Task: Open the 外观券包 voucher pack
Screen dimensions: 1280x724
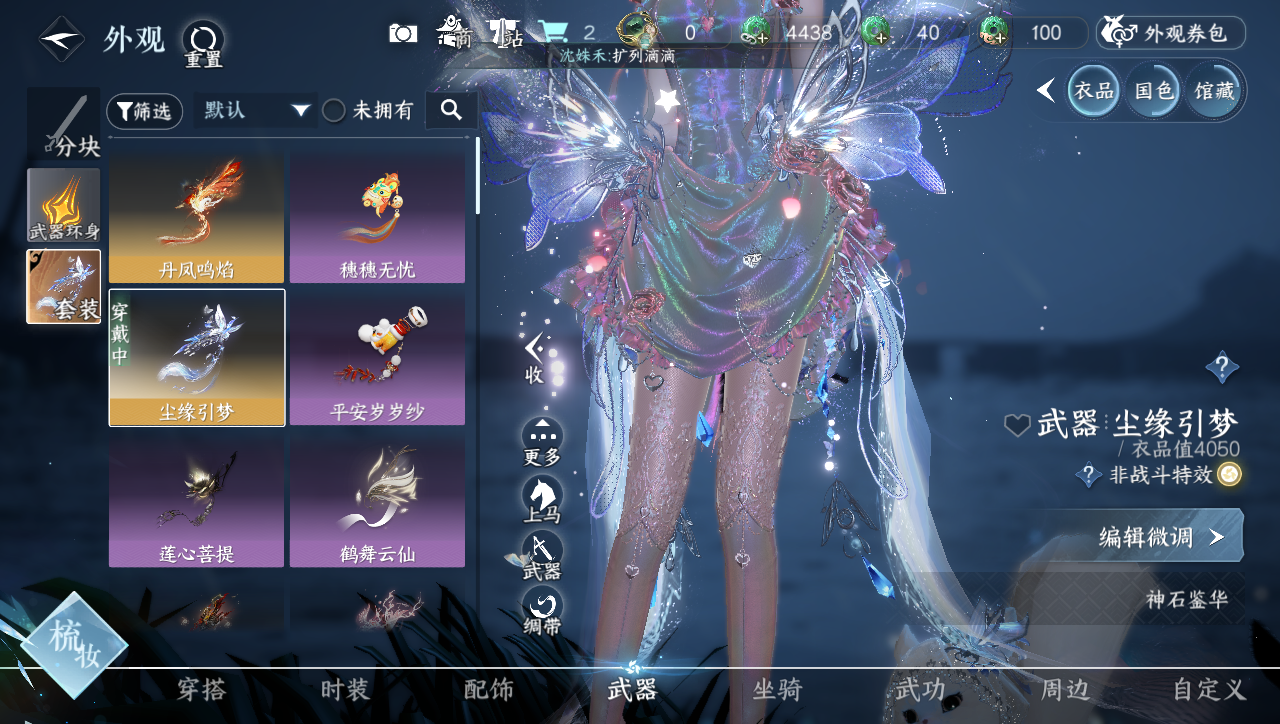Action: tap(1171, 33)
